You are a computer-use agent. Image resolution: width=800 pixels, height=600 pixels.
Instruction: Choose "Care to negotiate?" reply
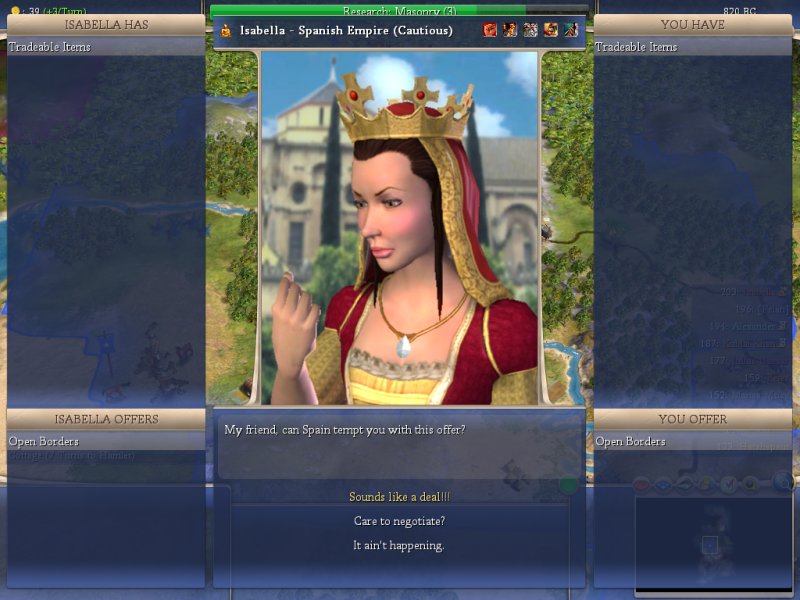click(x=399, y=521)
